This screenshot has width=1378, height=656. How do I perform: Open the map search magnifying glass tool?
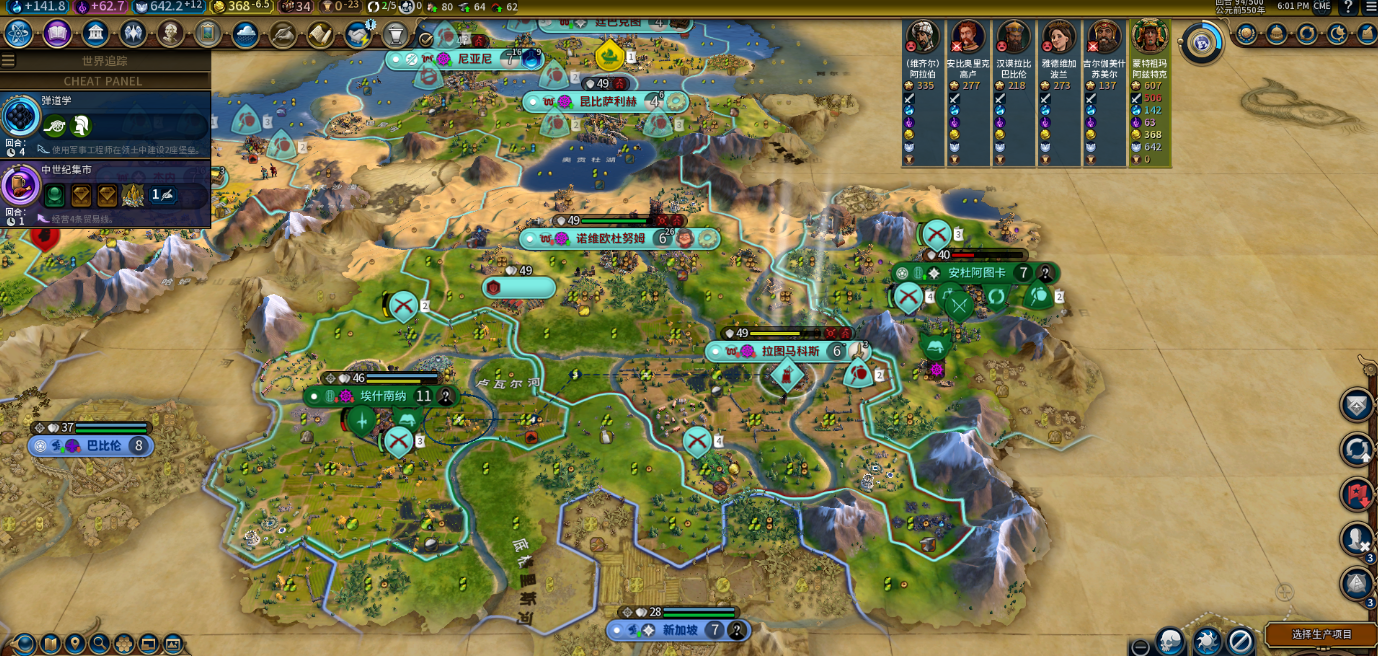click(99, 643)
